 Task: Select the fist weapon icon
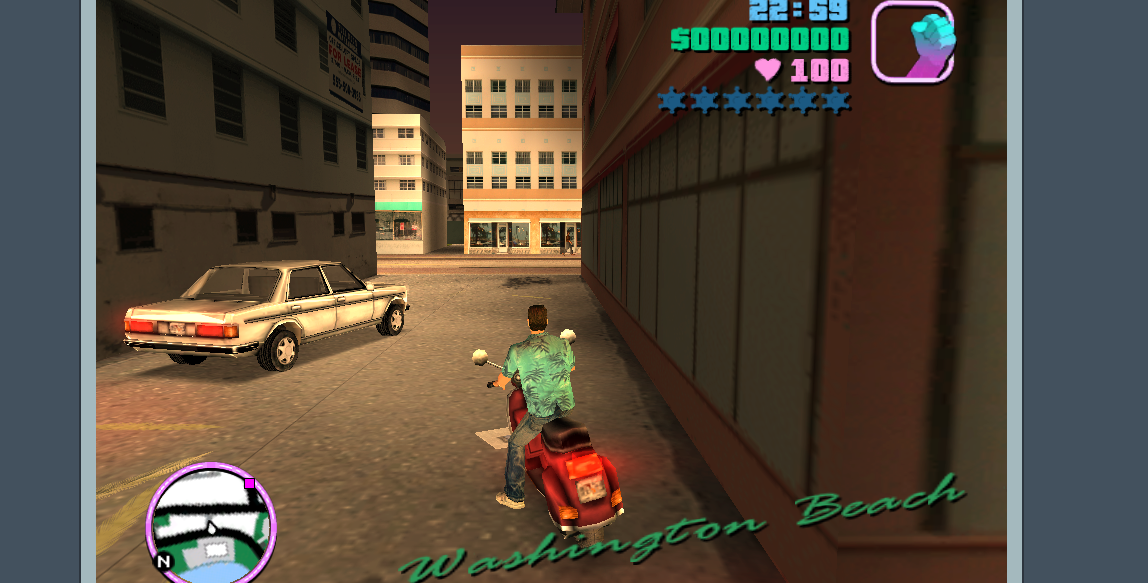click(x=912, y=43)
